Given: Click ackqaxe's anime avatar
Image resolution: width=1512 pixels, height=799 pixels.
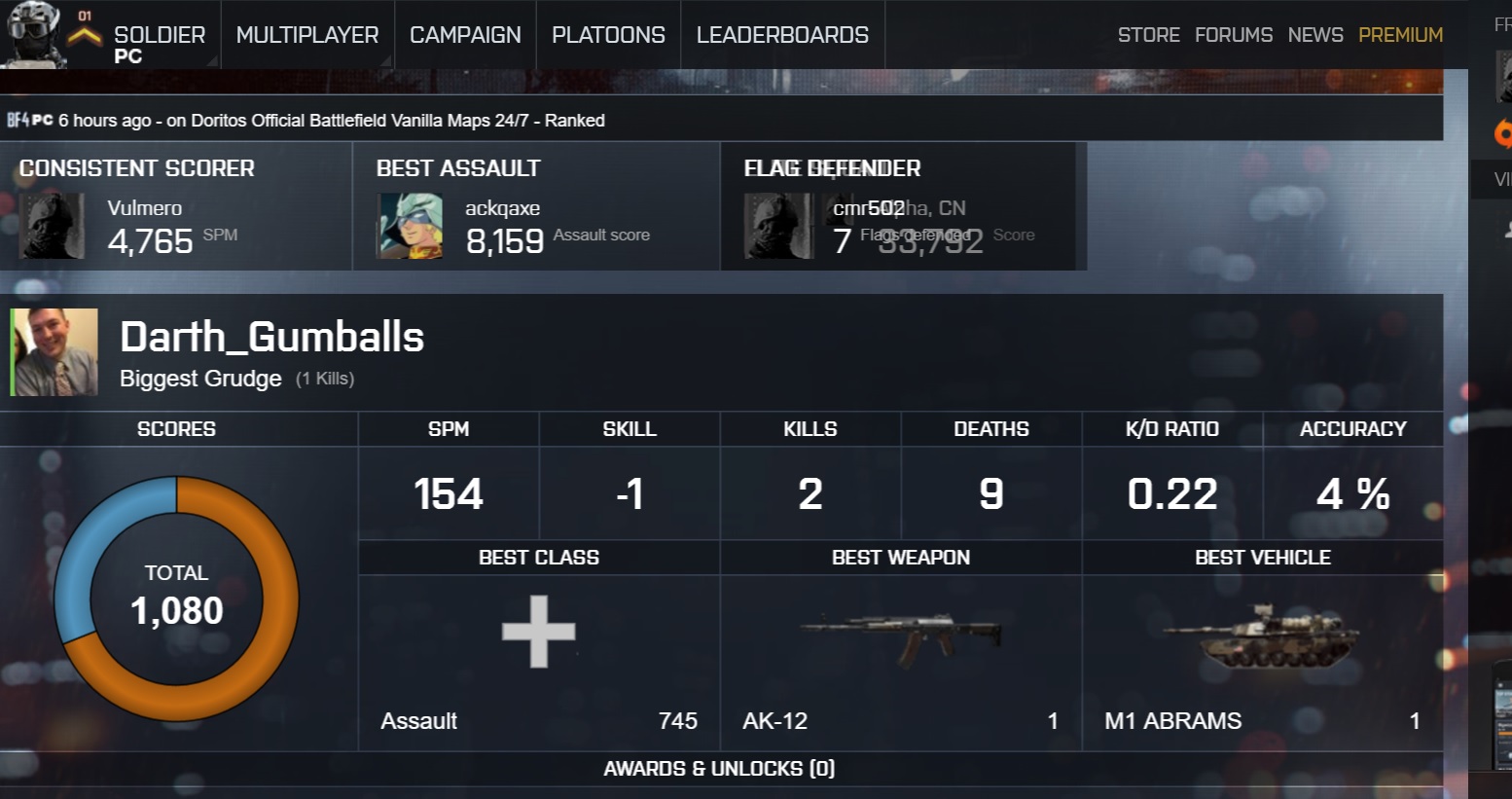Looking at the screenshot, I should pos(410,226).
